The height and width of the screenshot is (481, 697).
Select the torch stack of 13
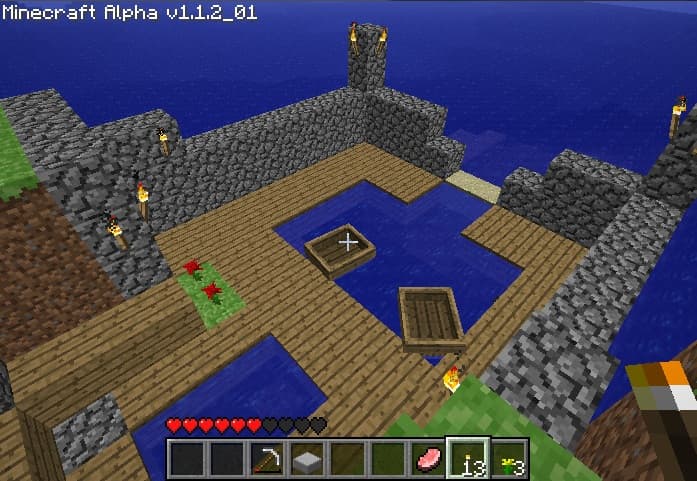(x=467, y=460)
